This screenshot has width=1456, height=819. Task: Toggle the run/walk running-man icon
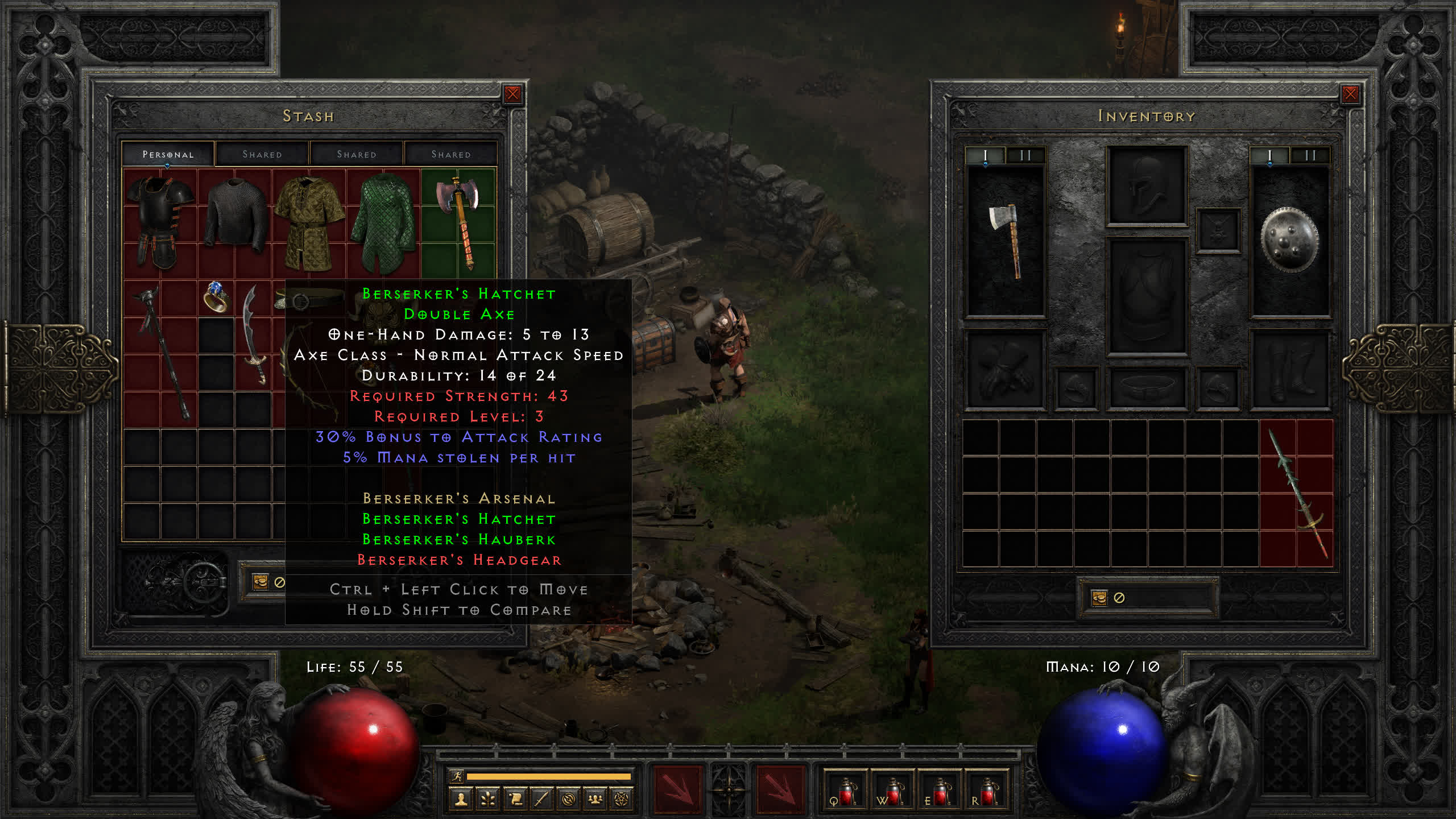pos(457,776)
